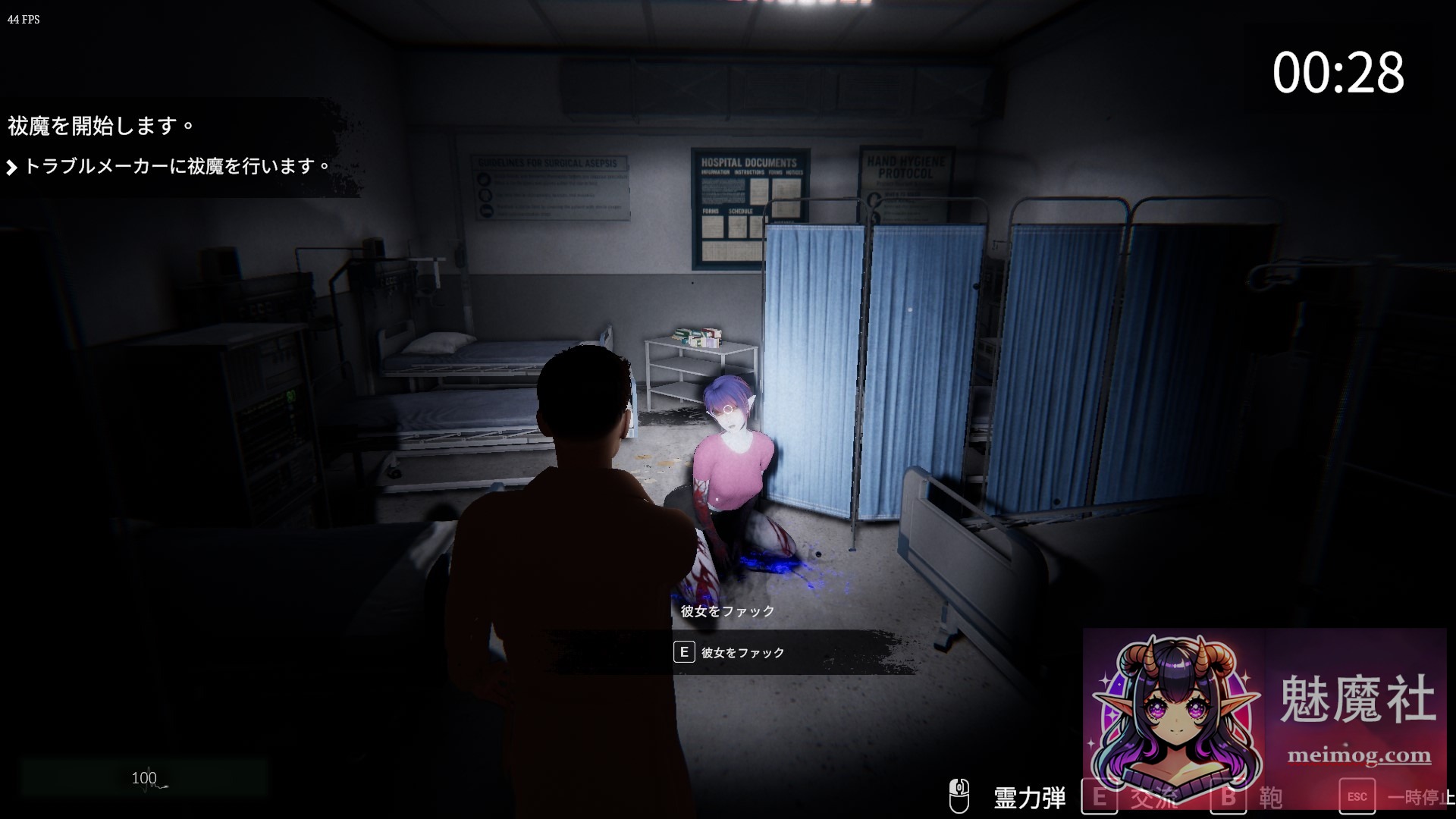Click the circular targeting reticle on the girl
This screenshot has width=1456, height=819.
point(726,407)
